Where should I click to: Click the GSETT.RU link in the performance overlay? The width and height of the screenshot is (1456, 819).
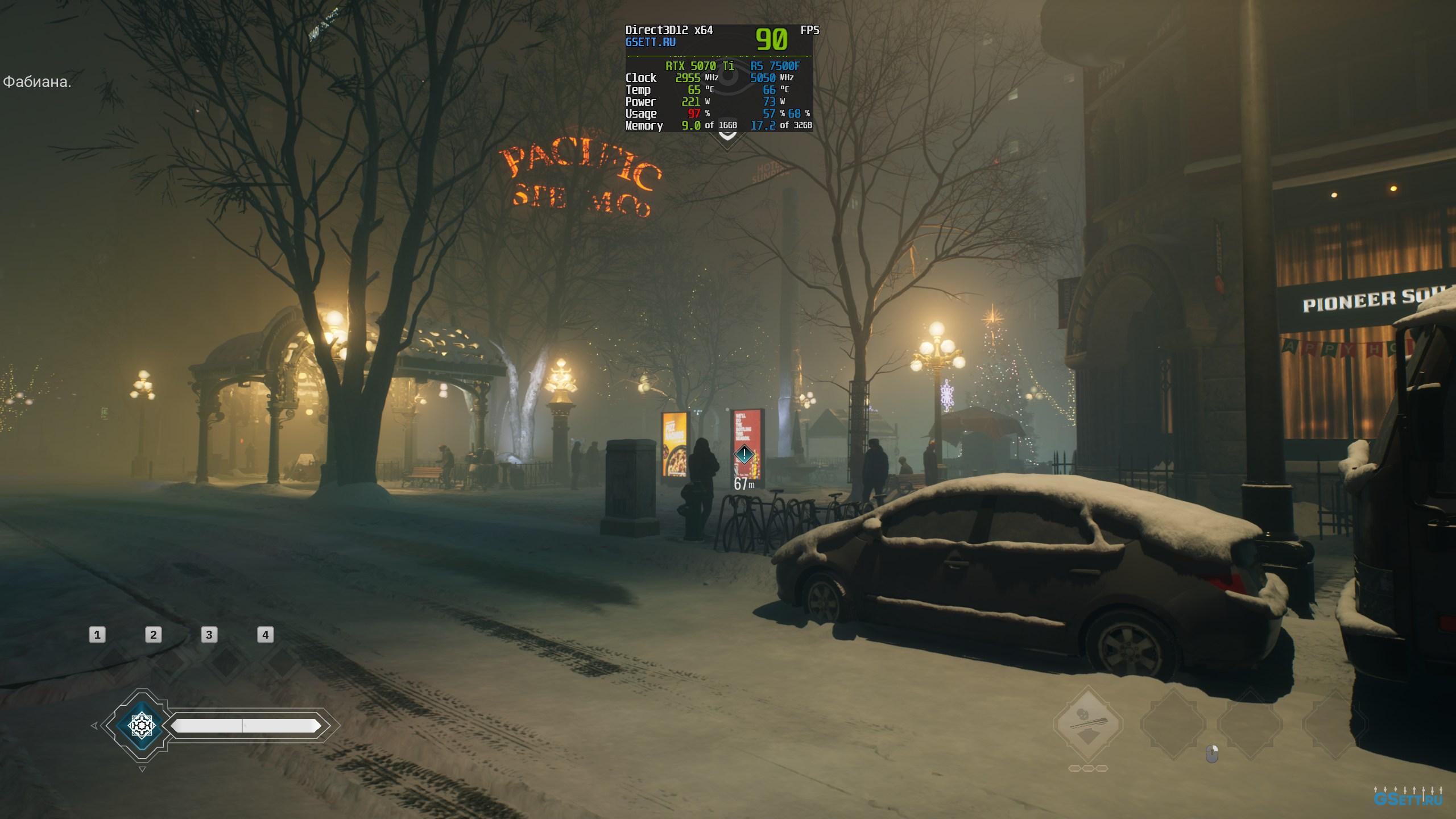(x=650, y=42)
